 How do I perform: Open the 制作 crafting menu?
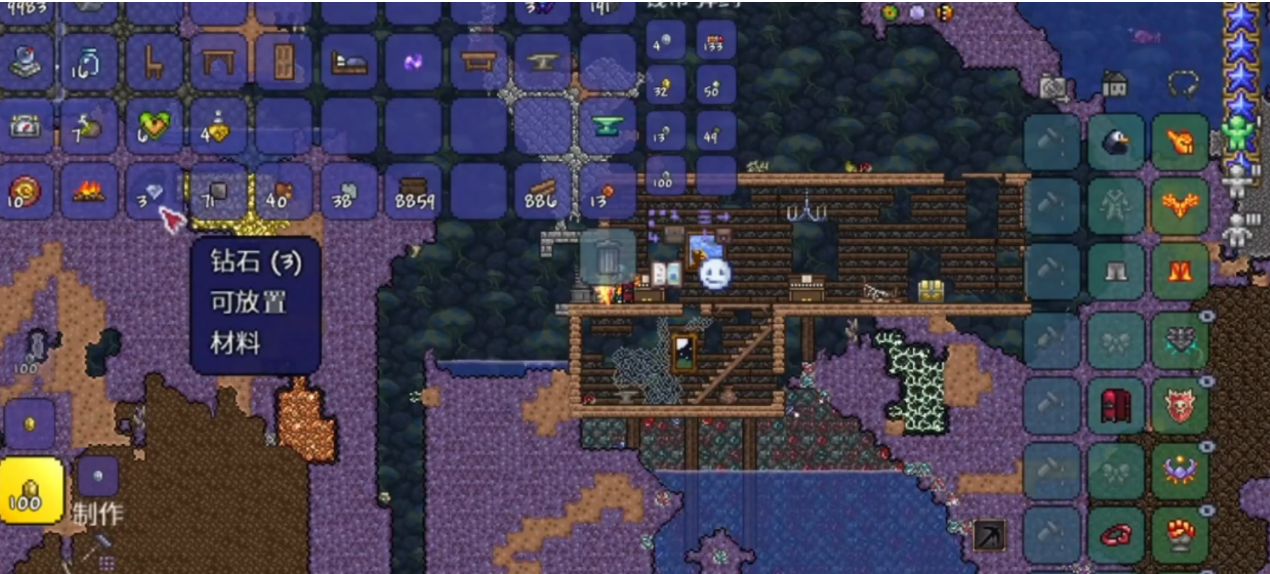click(x=98, y=515)
